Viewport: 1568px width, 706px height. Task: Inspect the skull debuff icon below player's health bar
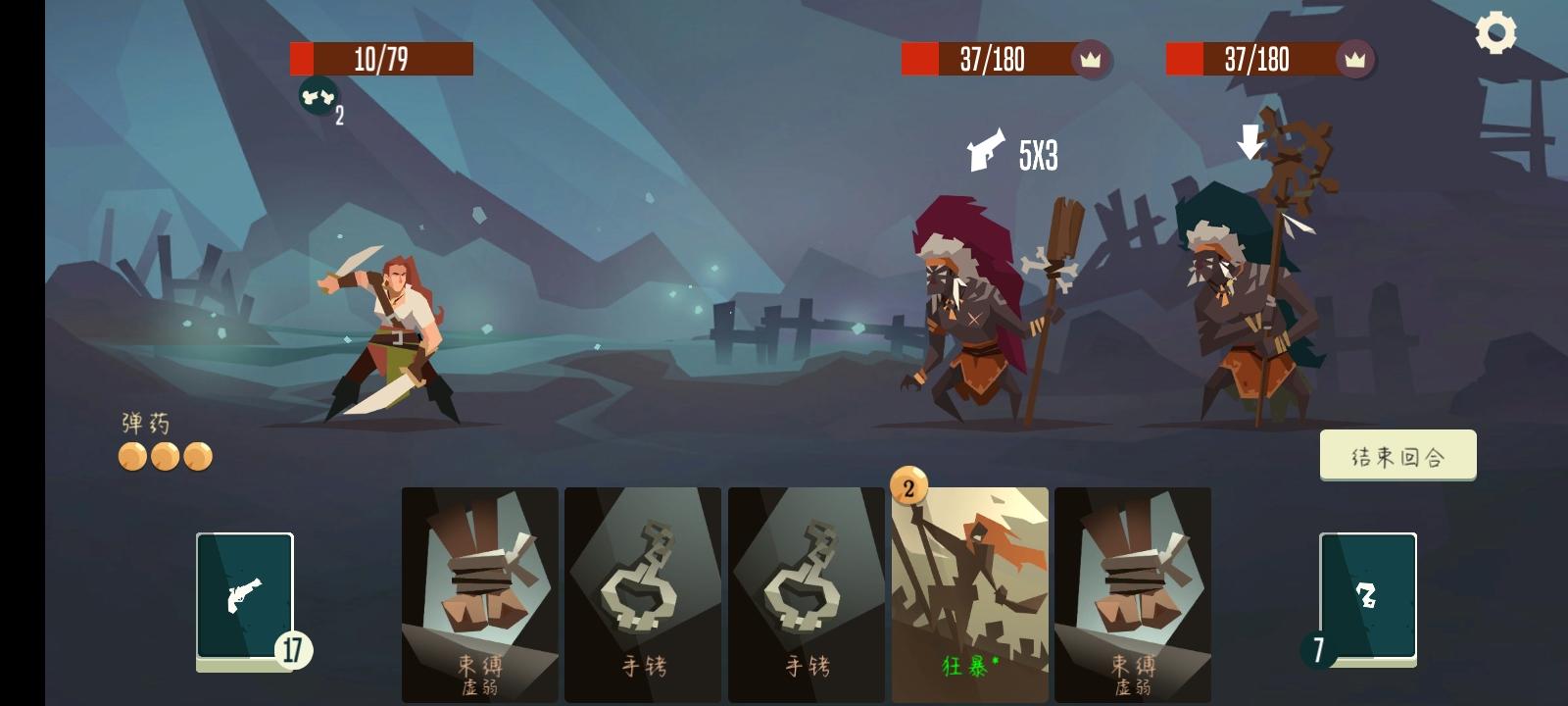point(316,98)
